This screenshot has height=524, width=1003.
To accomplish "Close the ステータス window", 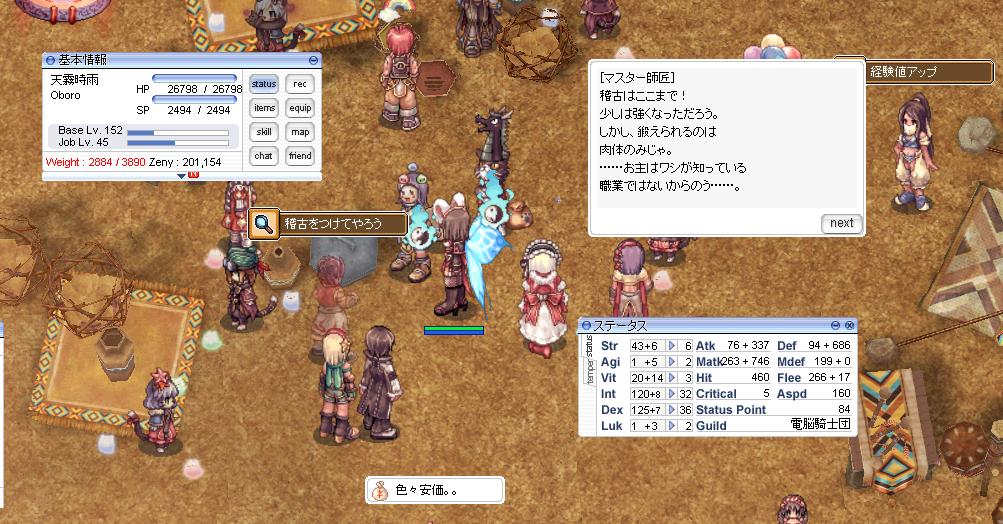I will click(850, 326).
